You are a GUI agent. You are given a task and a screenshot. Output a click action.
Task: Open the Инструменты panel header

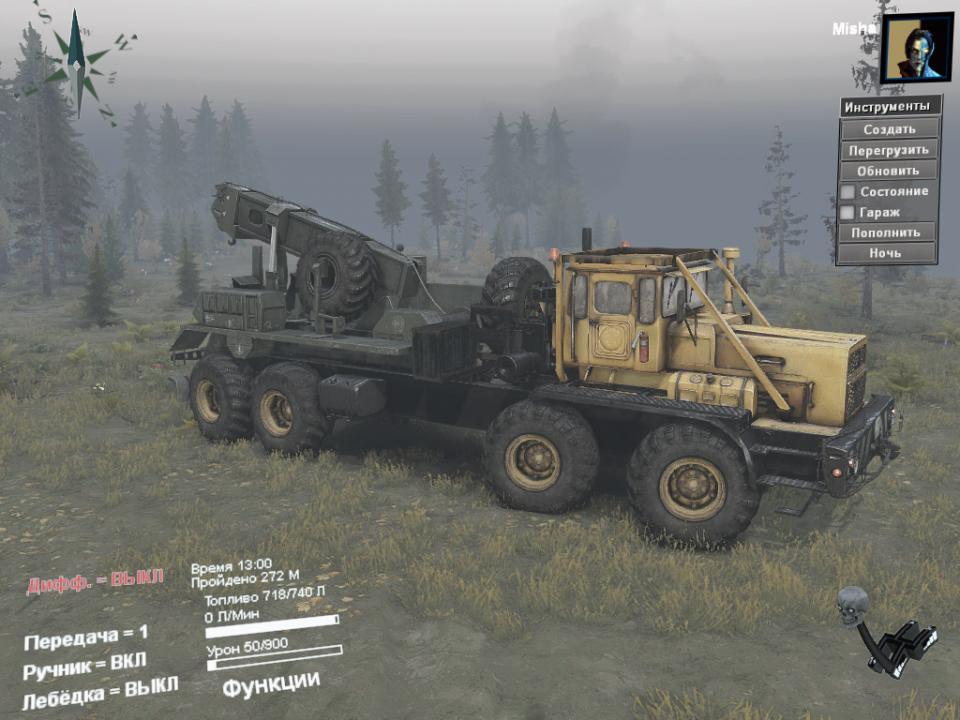click(x=889, y=107)
